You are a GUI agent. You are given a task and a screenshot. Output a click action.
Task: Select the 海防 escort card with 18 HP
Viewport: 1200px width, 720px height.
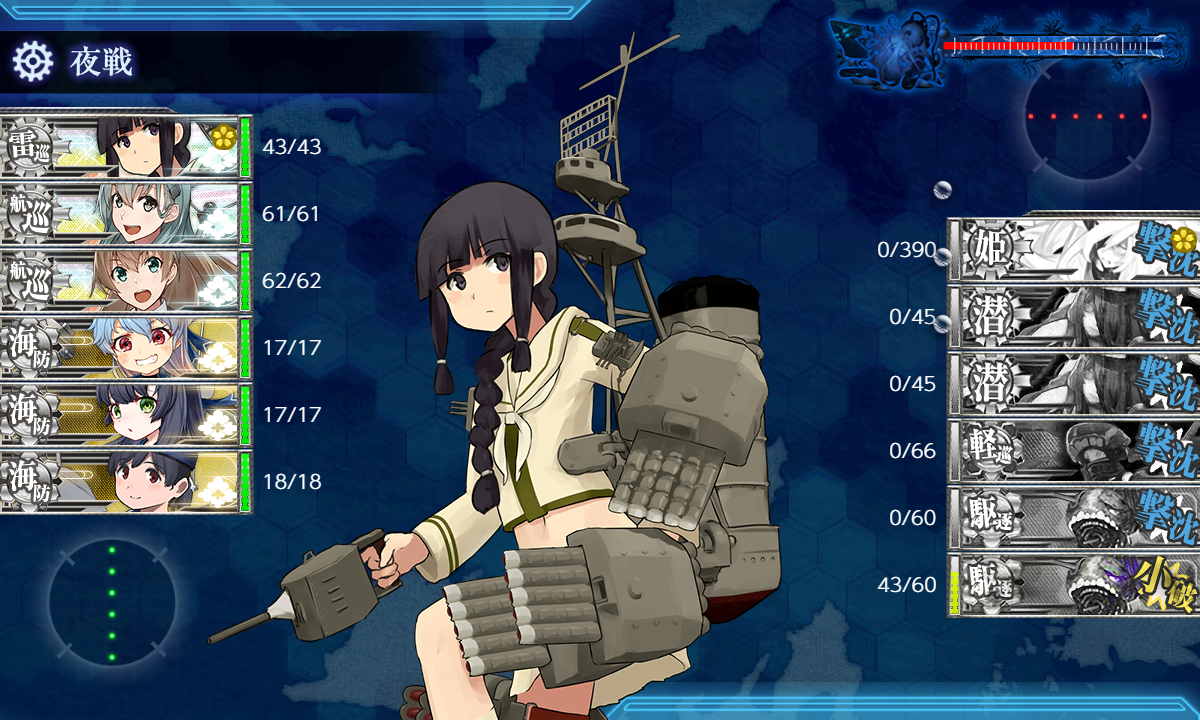125,482
